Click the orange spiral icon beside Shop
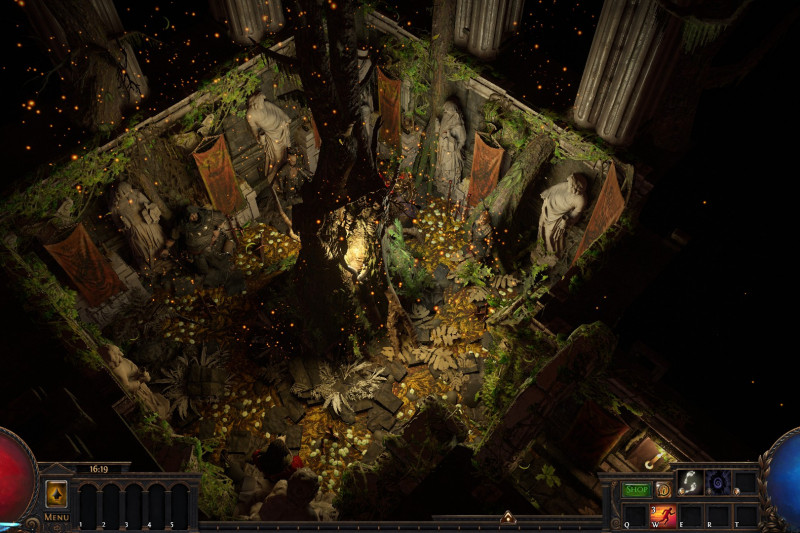800x533 pixels. [x=663, y=490]
